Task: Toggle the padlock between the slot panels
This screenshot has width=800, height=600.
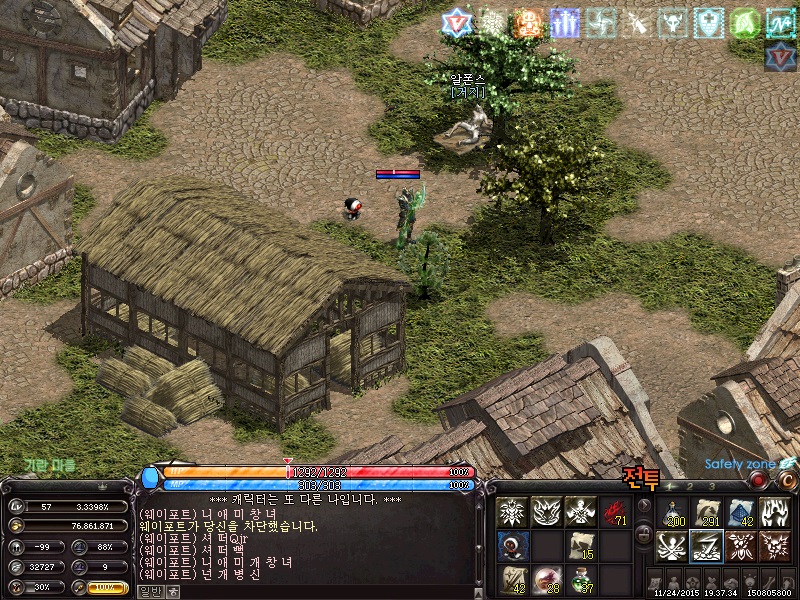Action: point(644,535)
